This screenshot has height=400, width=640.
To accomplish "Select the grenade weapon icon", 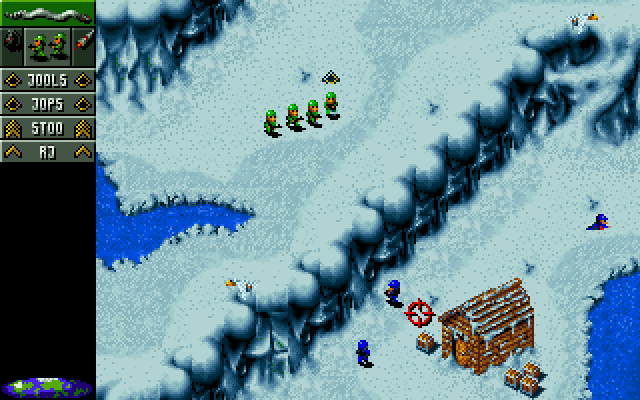I will click(11, 44).
